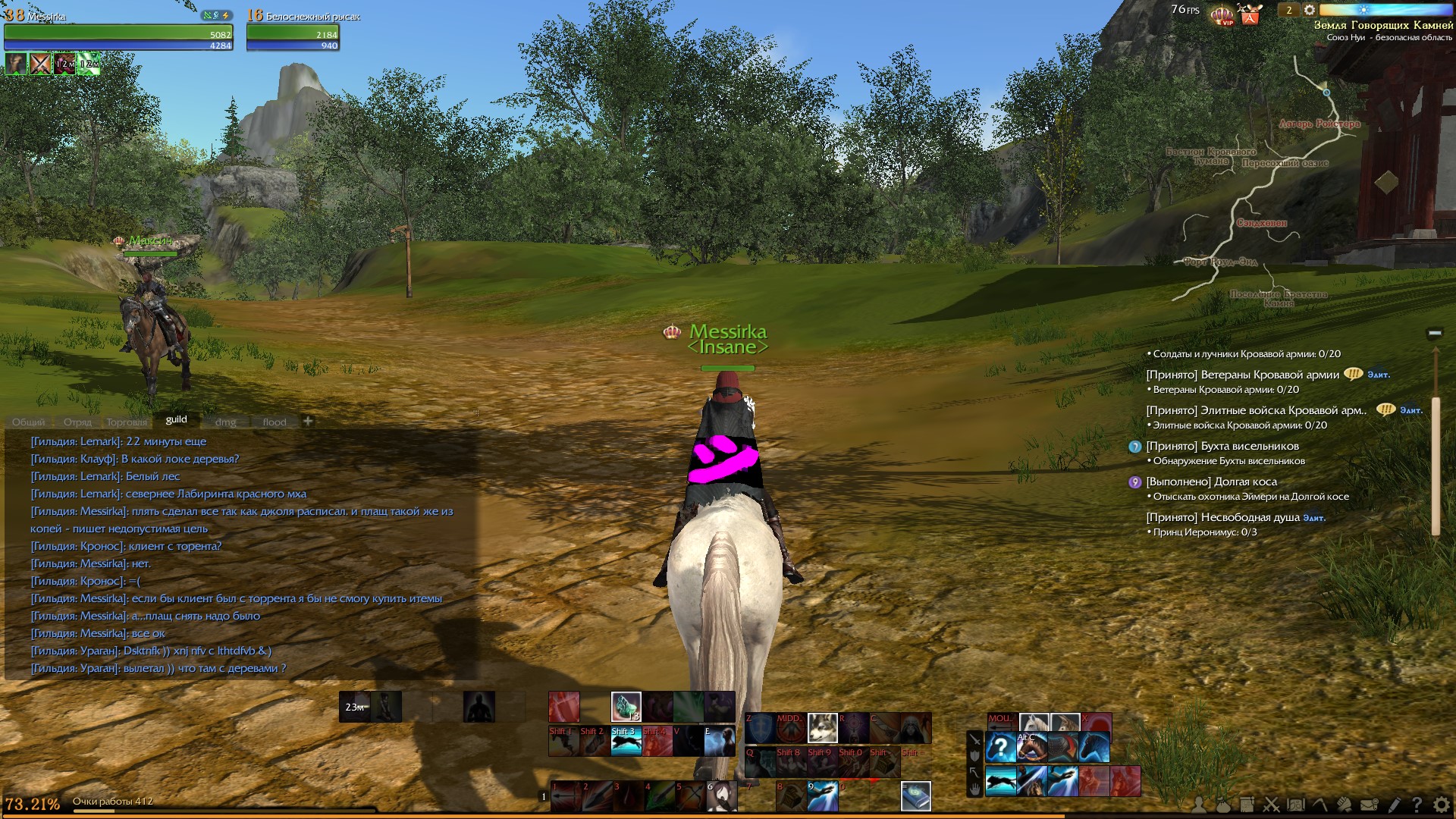Open system settings gear in bottom bar
The image size is (1456, 819).
pyautogui.click(x=1441, y=805)
